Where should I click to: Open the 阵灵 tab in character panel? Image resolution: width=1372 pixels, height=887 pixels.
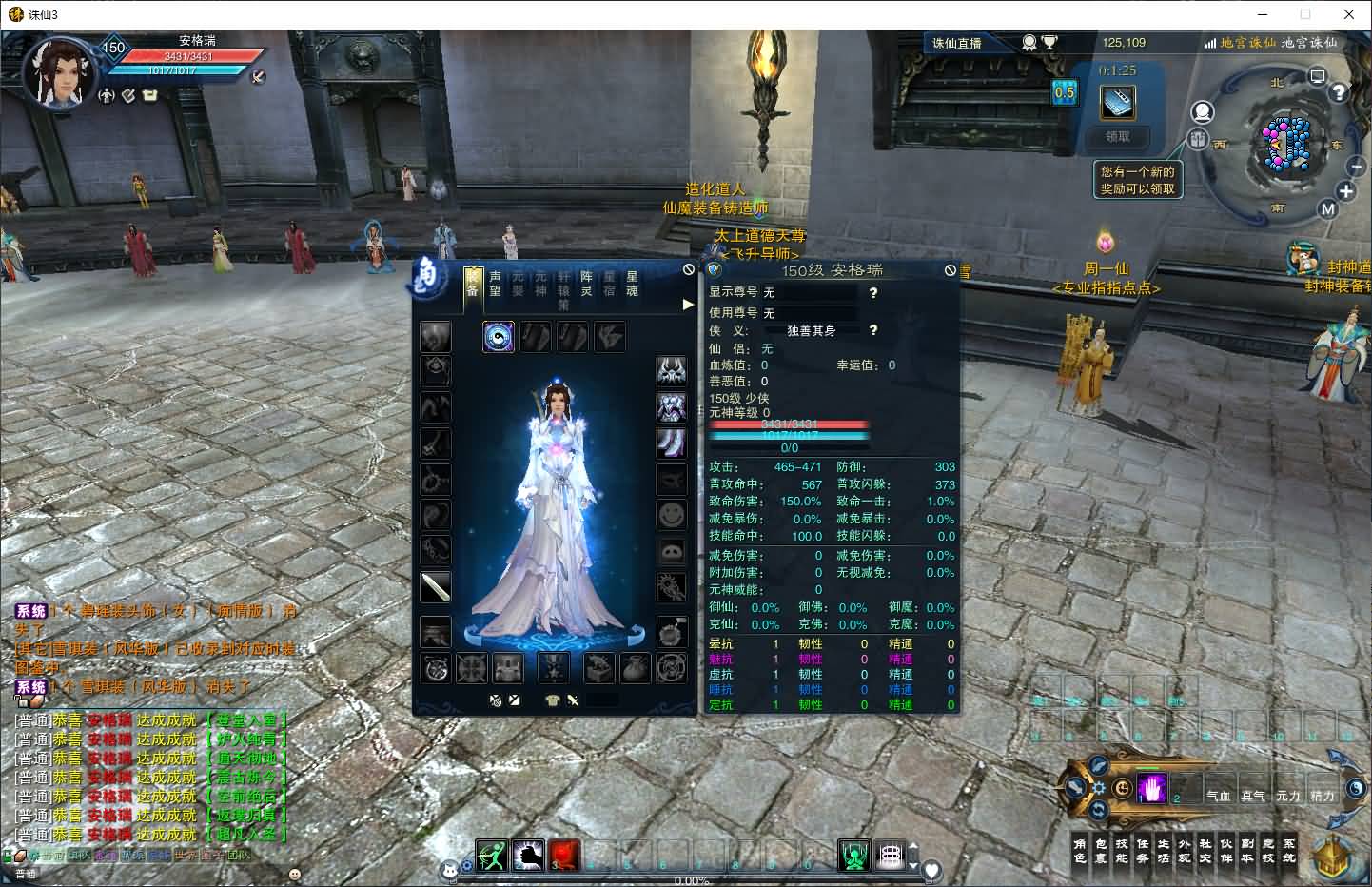(x=587, y=284)
